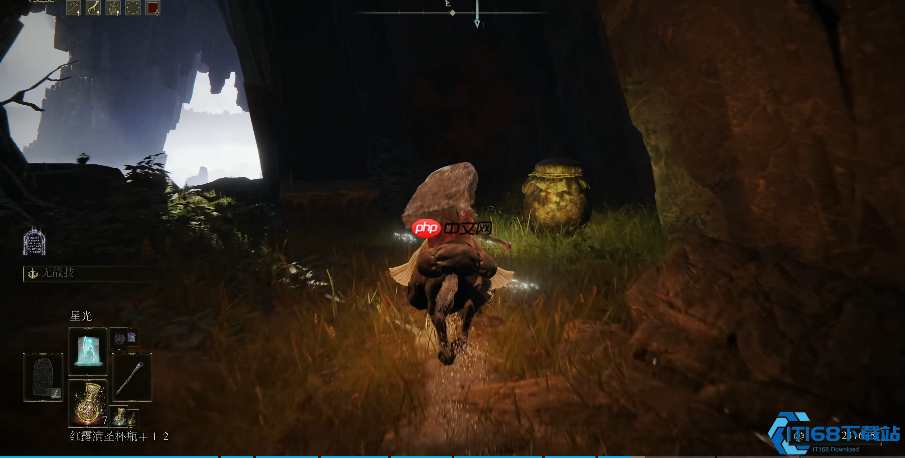Screen dimensions: 905x458
Task: Click the compass bar at the top
Action: click(x=452, y=12)
